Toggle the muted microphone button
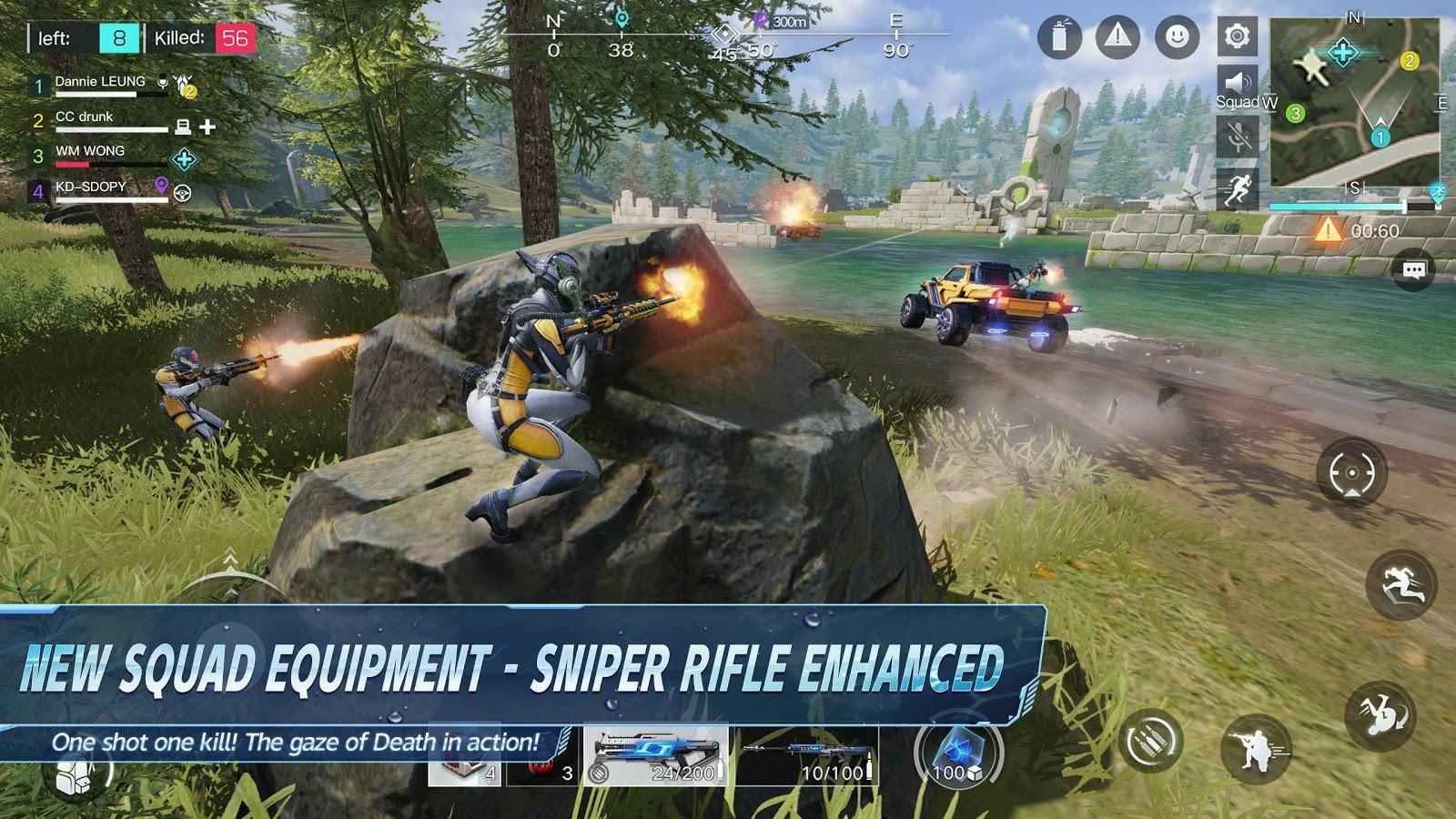The image size is (1456, 819). point(1238,138)
